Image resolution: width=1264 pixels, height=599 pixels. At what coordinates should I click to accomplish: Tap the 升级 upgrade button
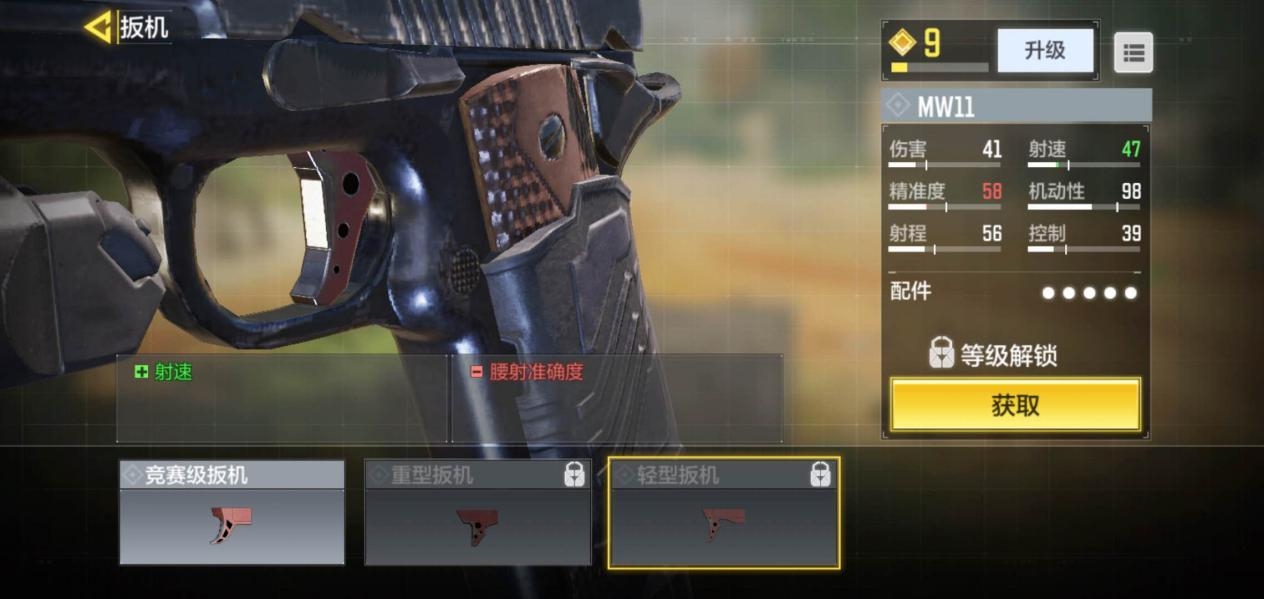[1044, 50]
